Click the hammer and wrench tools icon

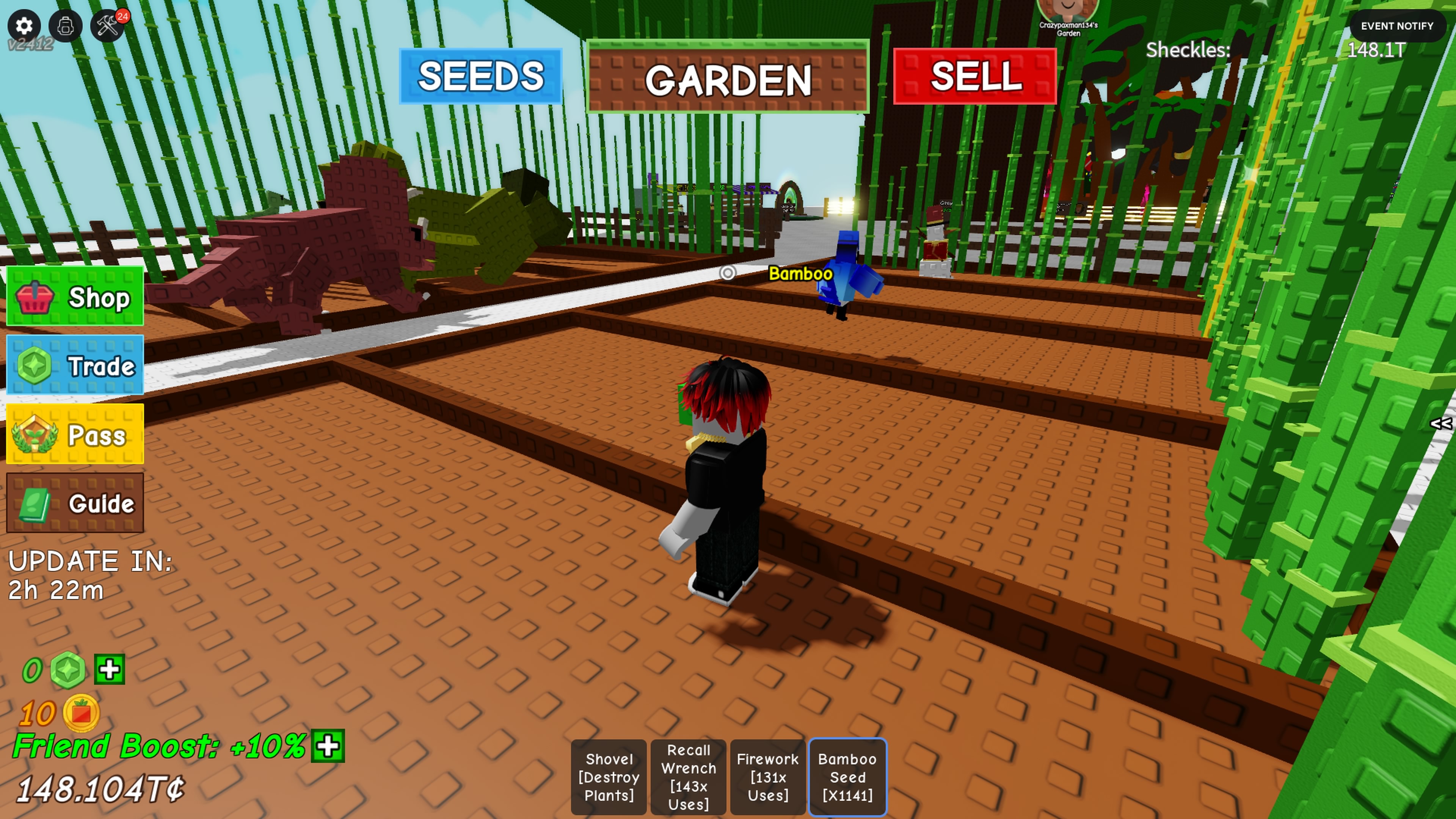[x=107, y=26]
